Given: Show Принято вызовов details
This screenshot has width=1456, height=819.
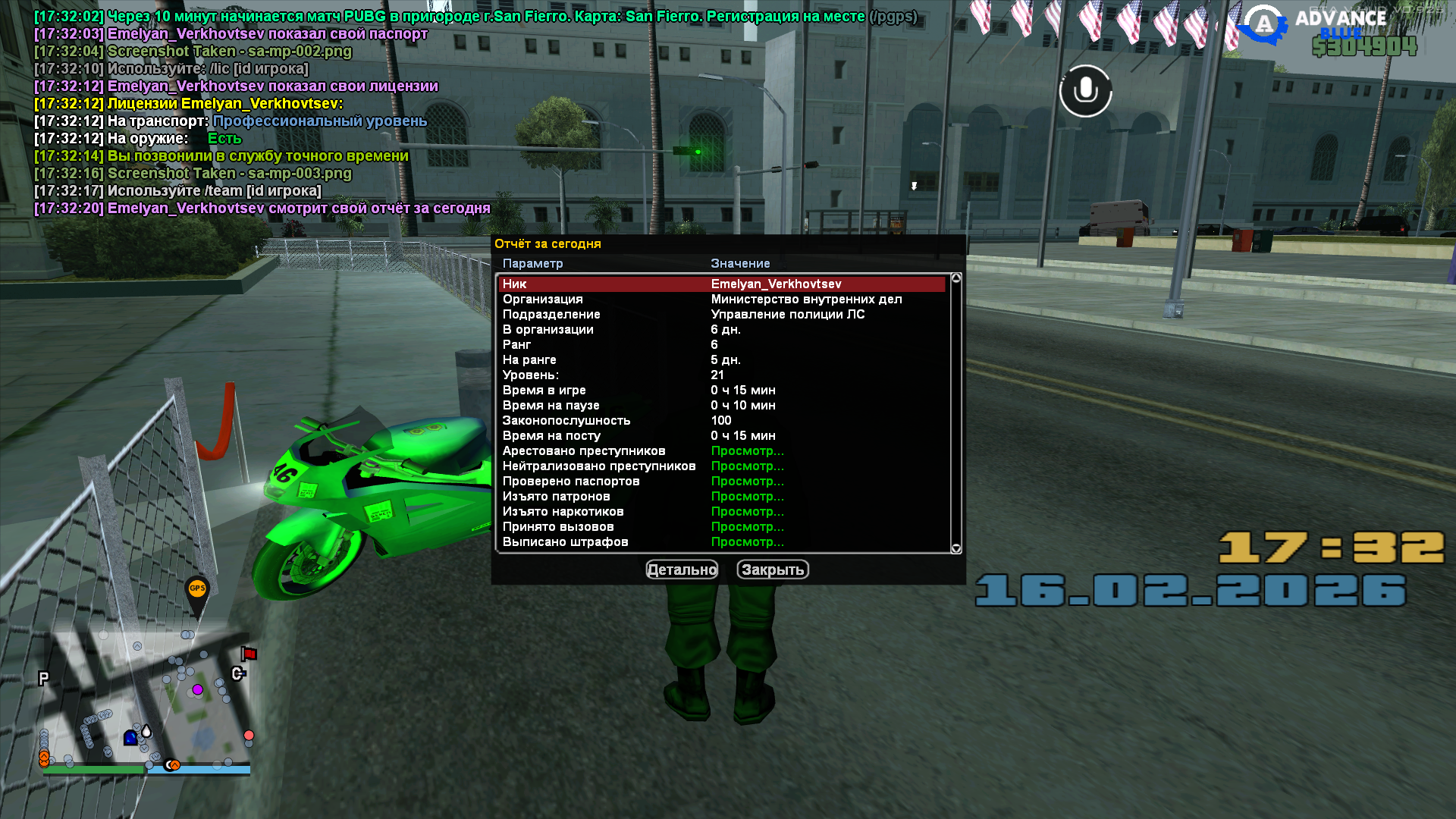Looking at the screenshot, I should pyautogui.click(x=747, y=526).
